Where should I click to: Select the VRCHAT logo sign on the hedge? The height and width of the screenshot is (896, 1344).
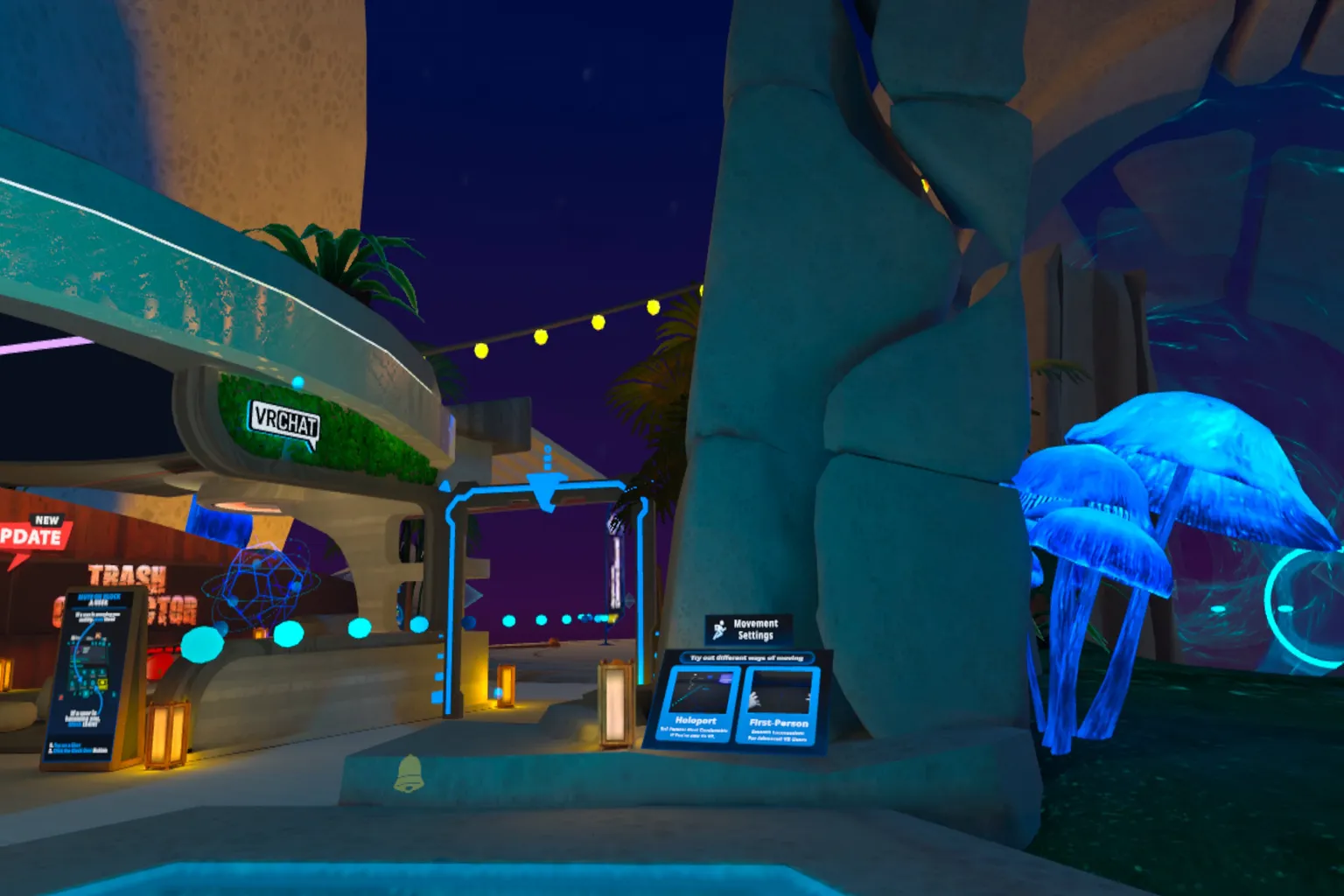pyautogui.click(x=284, y=420)
